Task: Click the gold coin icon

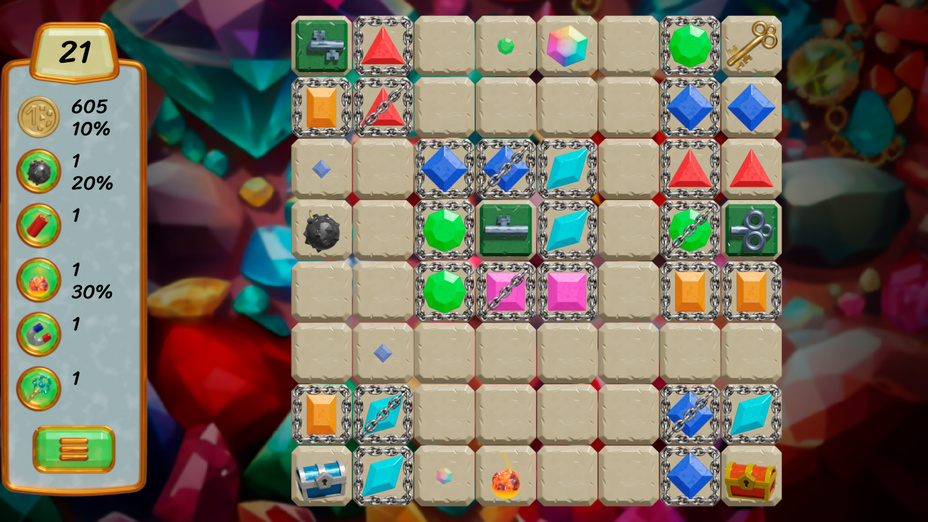Action: pos(39,117)
